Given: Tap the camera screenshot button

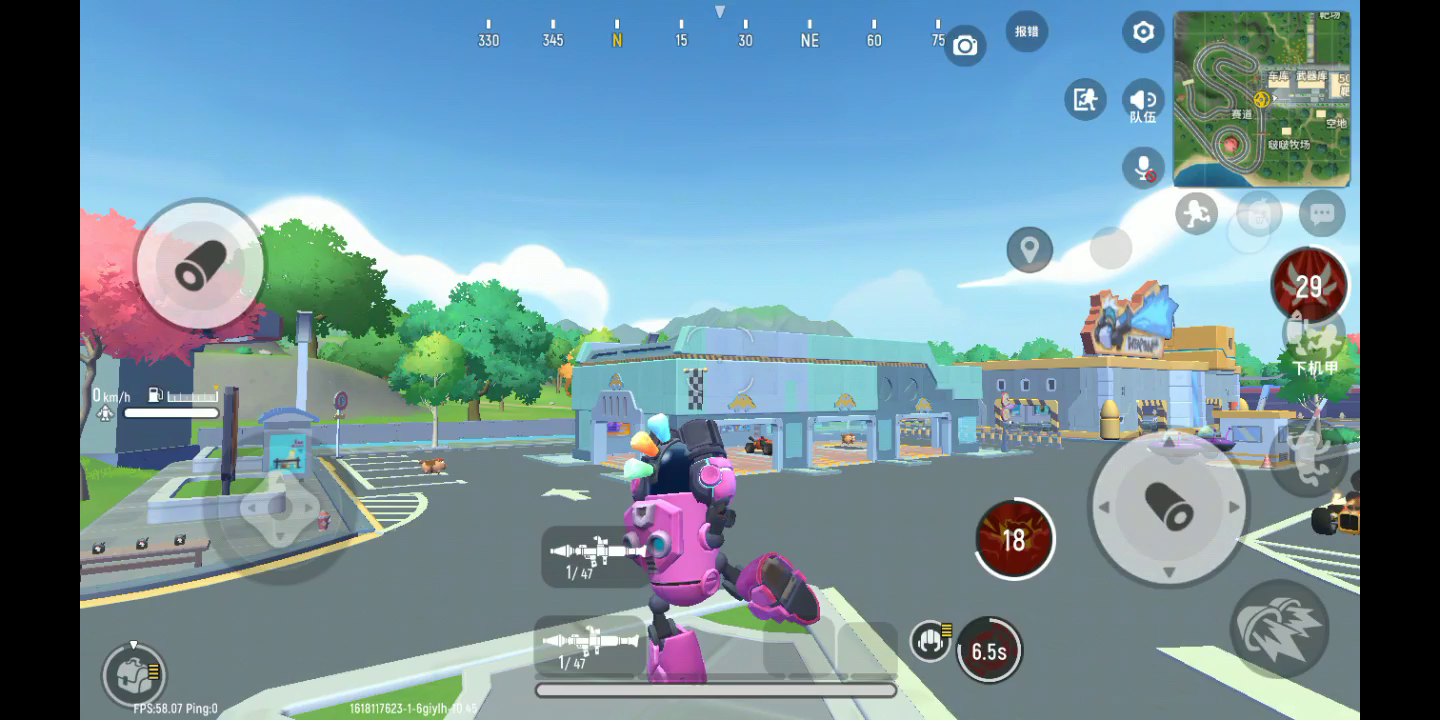Looking at the screenshot, I should pos(965,45).
